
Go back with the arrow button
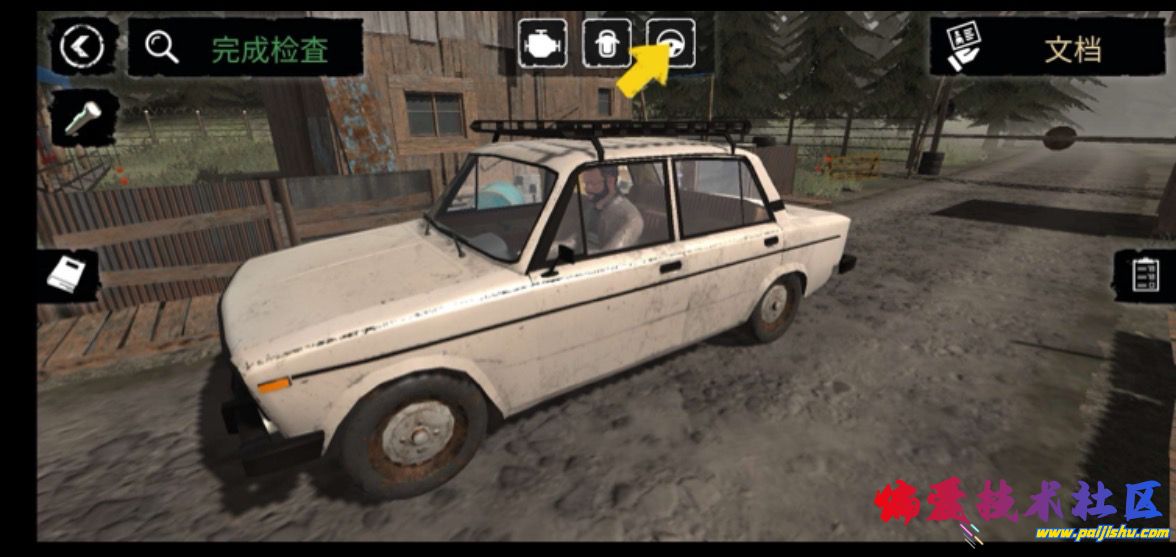pos(82,46)
